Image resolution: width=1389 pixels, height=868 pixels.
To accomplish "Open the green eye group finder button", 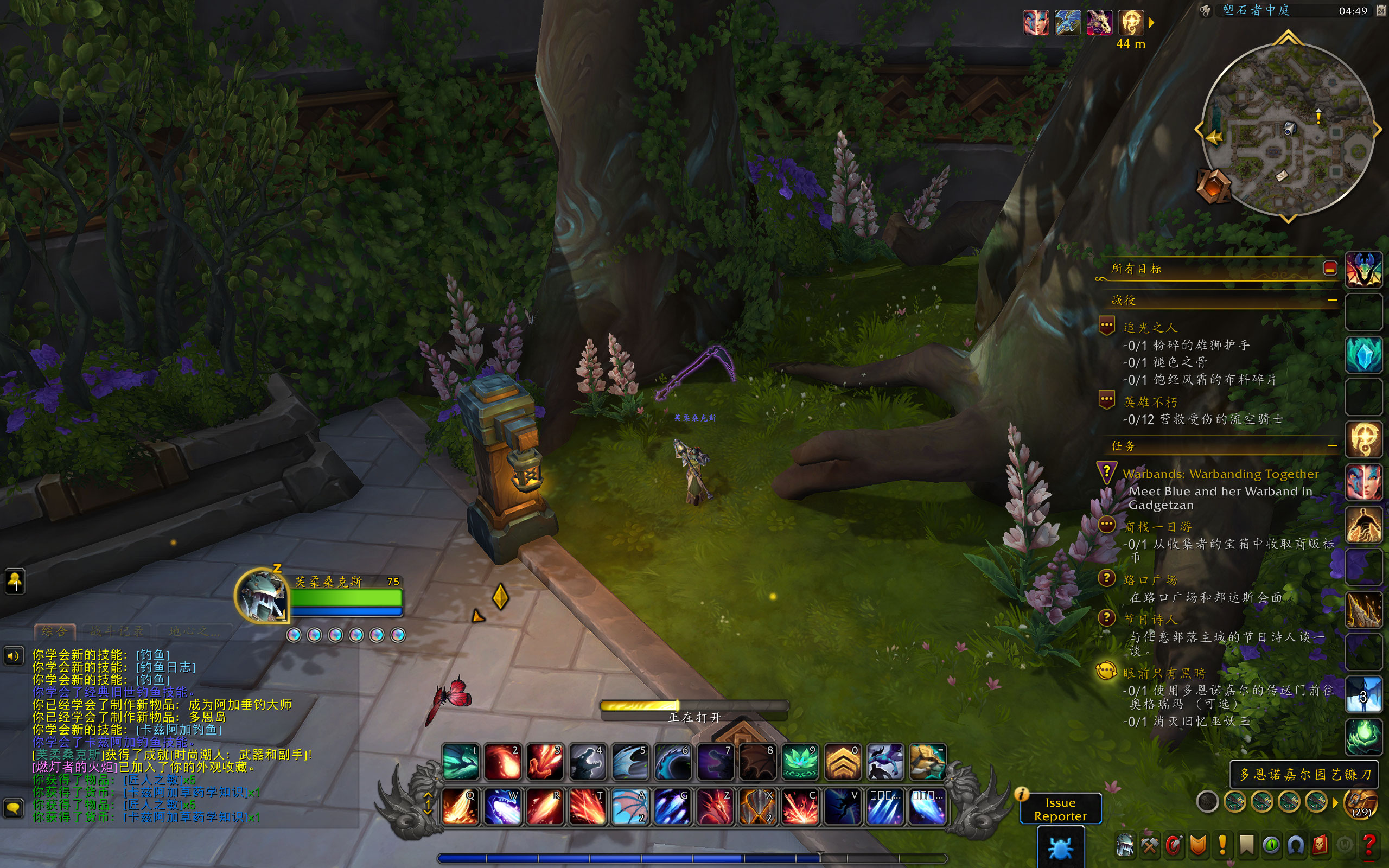I will pyautogui.click(x=1271, y=845).
